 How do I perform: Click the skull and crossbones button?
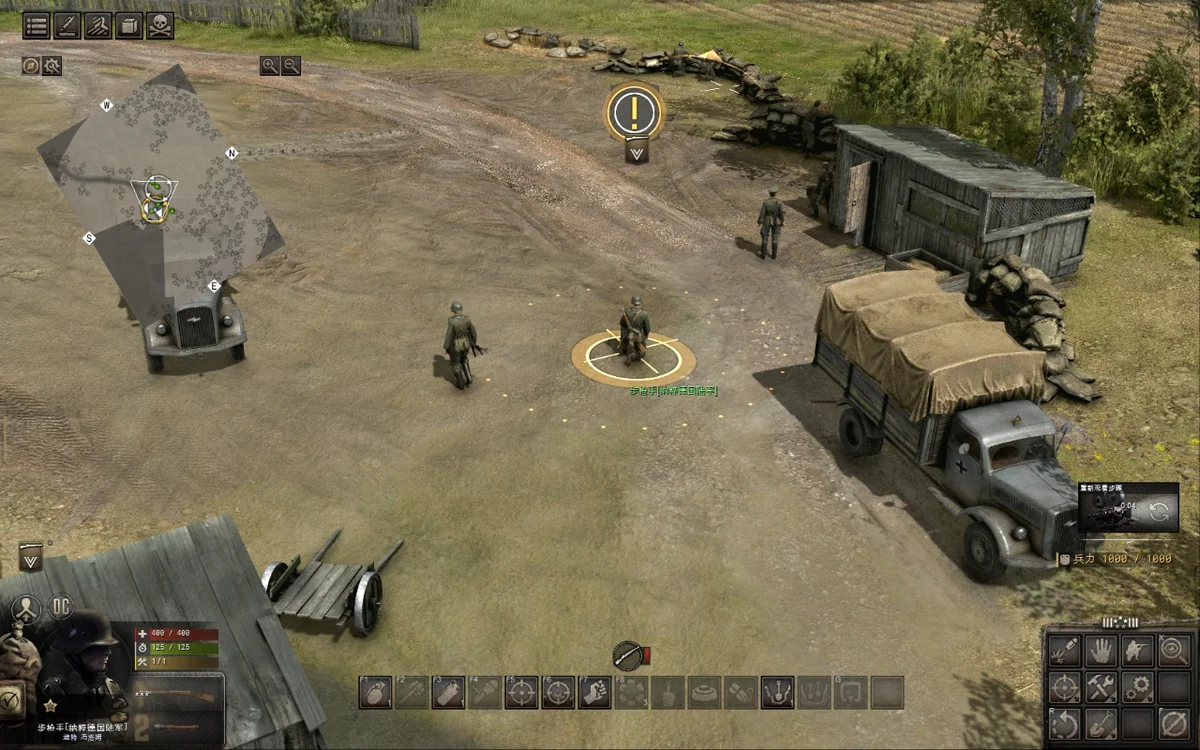click(160, 26)
